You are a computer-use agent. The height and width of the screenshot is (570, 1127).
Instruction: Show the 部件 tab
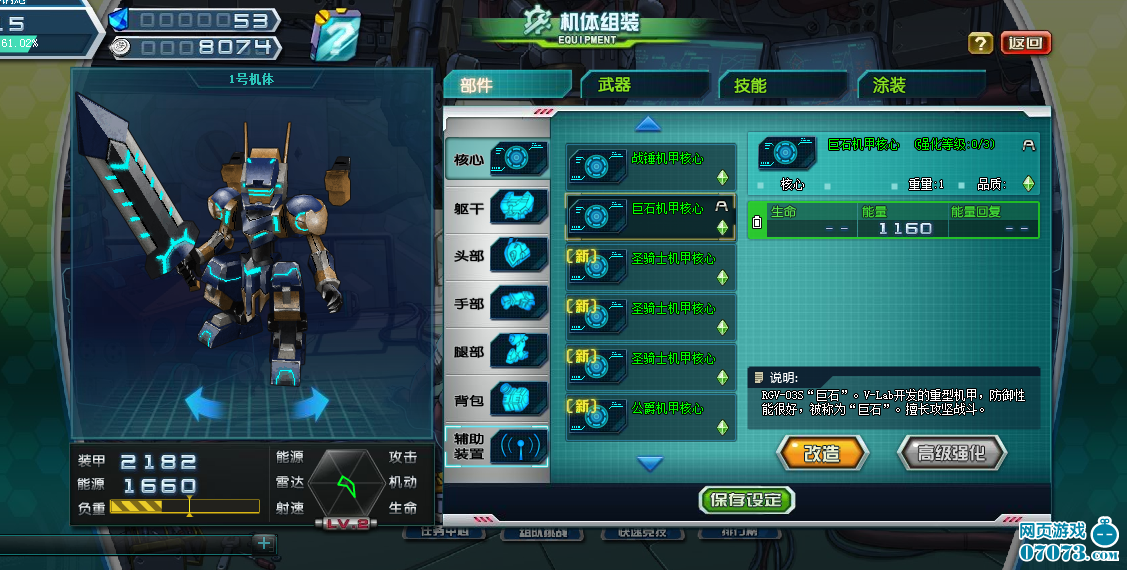[x=477, y=86]
